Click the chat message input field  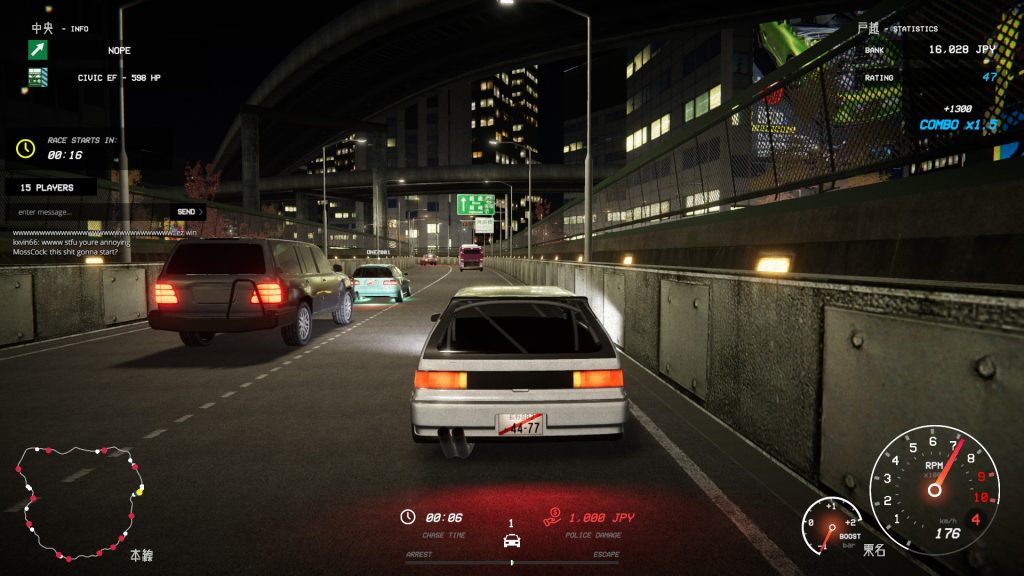coord(88,212)
